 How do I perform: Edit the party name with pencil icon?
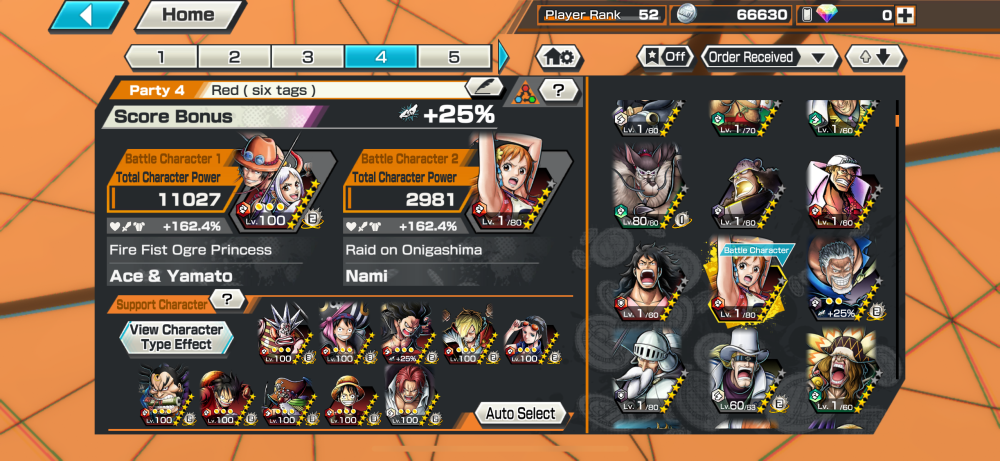(483, 88)
